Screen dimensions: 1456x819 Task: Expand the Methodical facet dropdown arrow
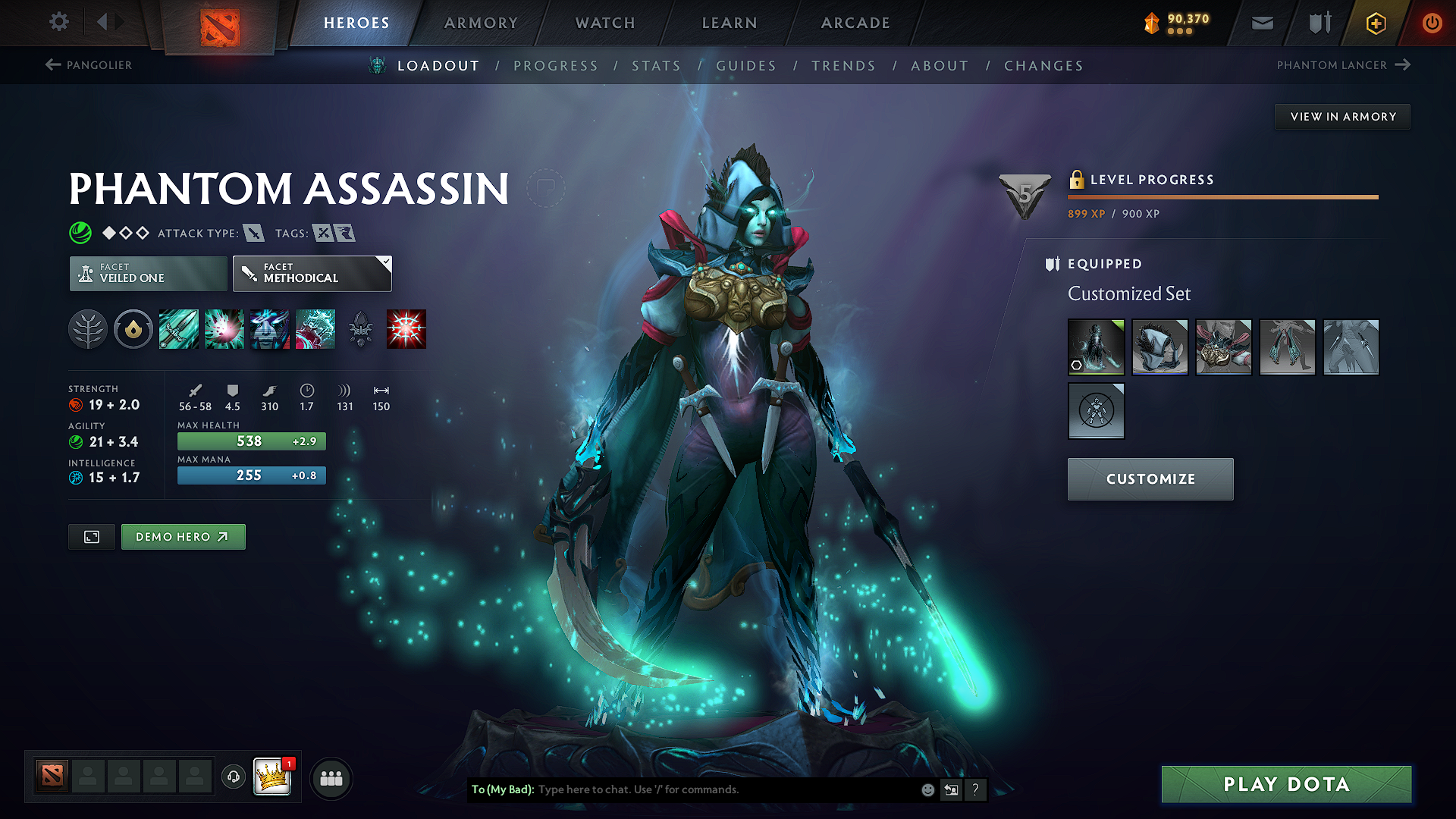click(387, 262)
